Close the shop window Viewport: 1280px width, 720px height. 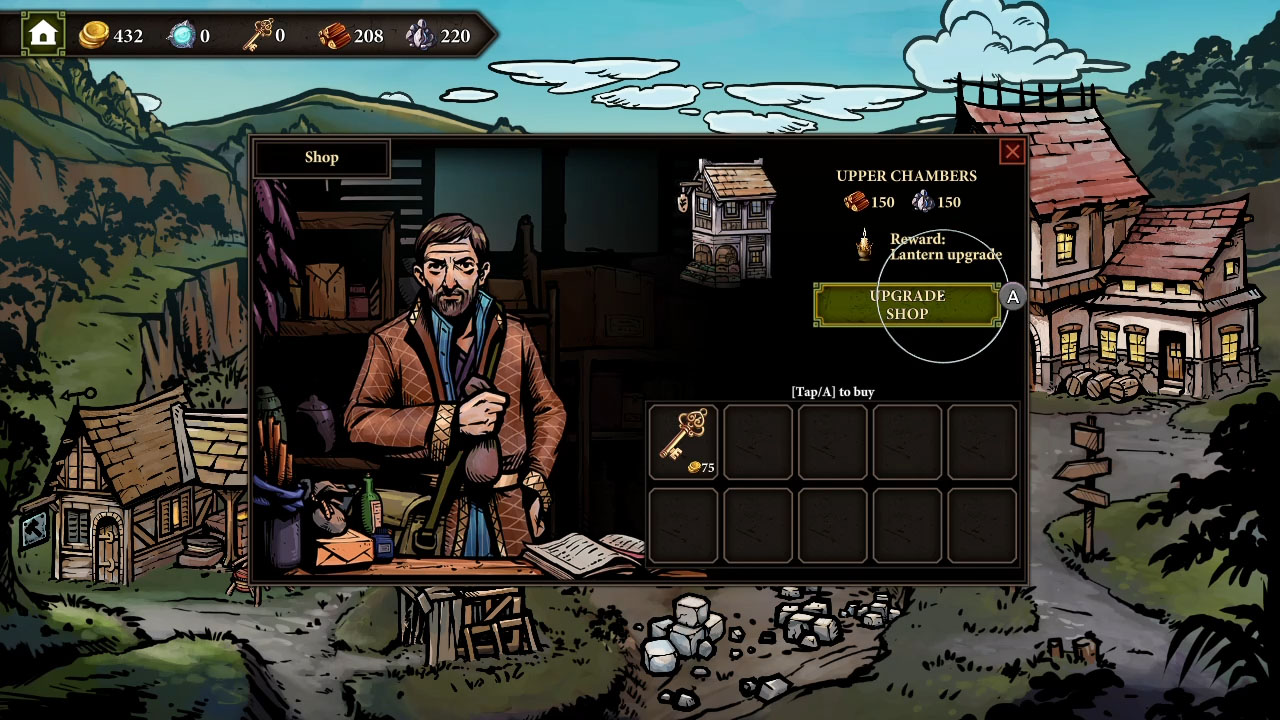[x=1012, y=151]
